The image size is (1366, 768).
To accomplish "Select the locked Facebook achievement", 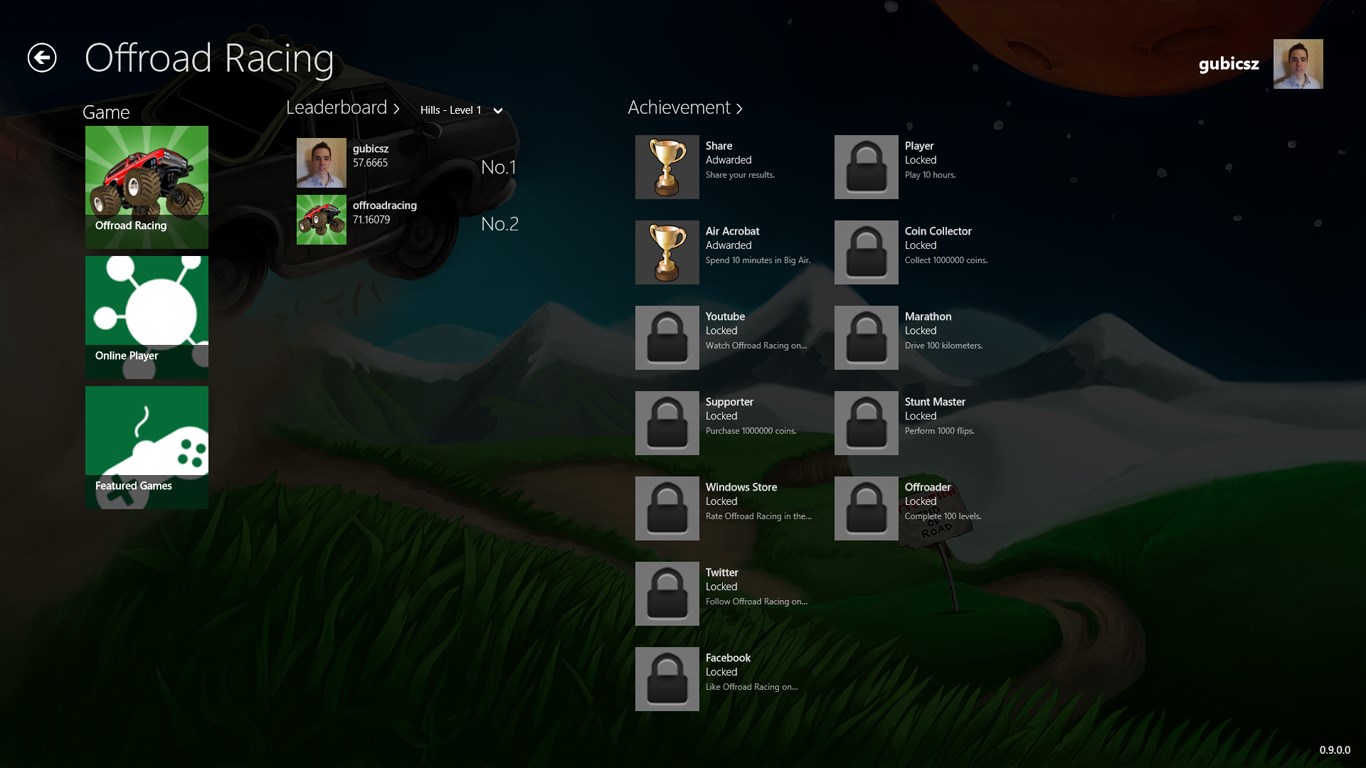I will (667, 679).
